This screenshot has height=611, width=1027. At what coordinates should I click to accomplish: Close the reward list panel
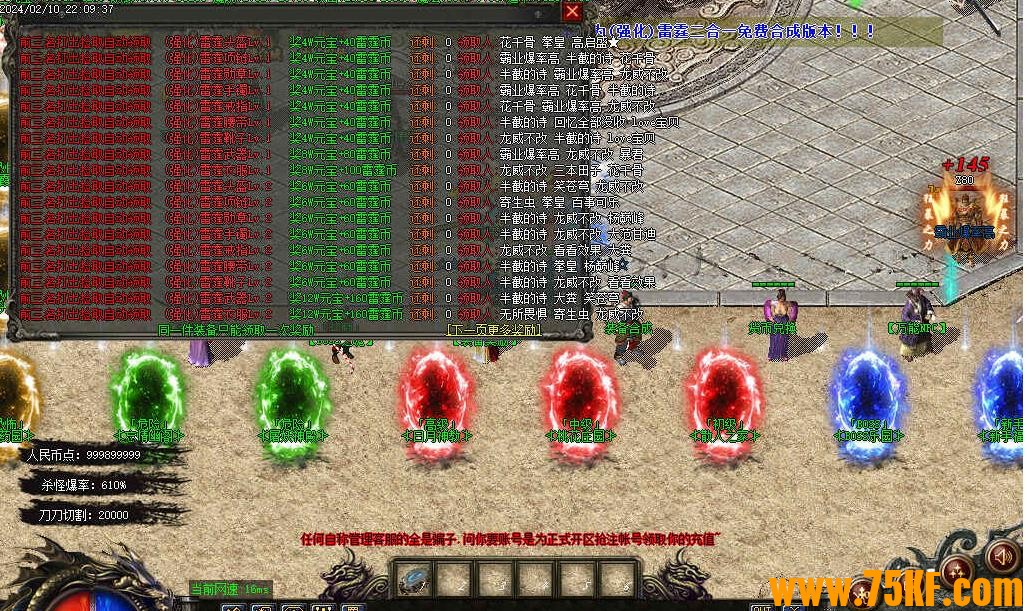coord(572,11)
